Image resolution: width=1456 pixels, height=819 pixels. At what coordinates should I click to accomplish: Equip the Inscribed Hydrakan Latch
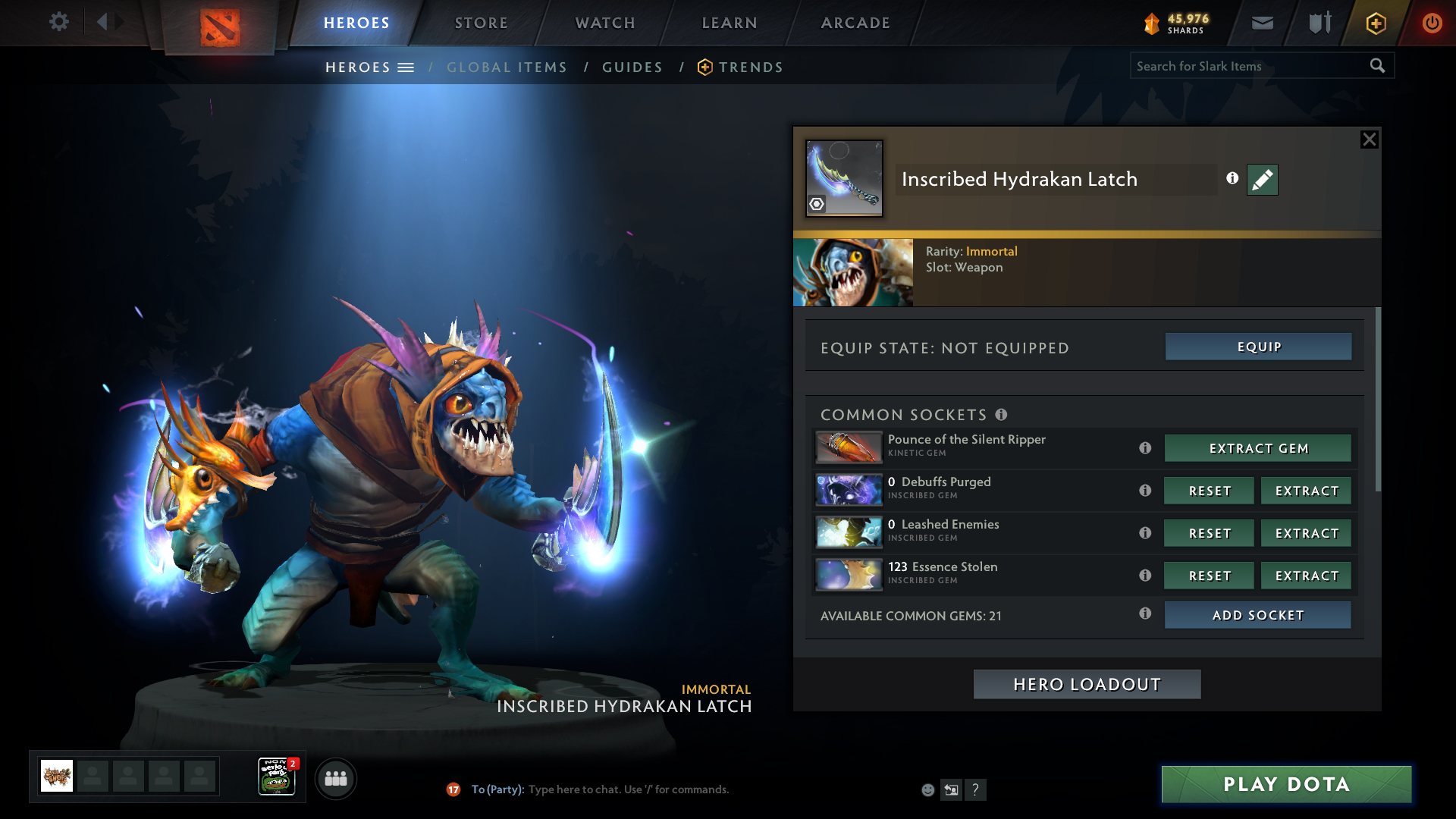coord(1258,347)
